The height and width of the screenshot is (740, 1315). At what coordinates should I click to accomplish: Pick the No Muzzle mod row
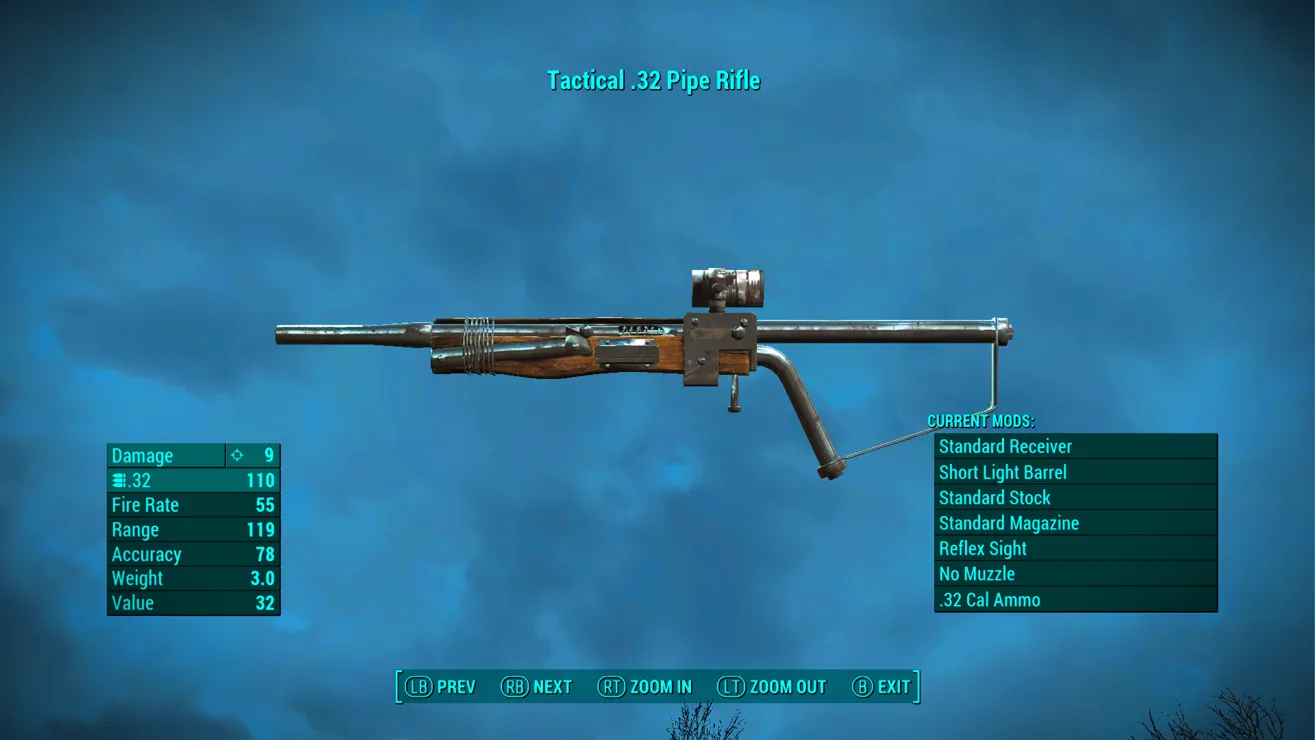point(1075,574)
